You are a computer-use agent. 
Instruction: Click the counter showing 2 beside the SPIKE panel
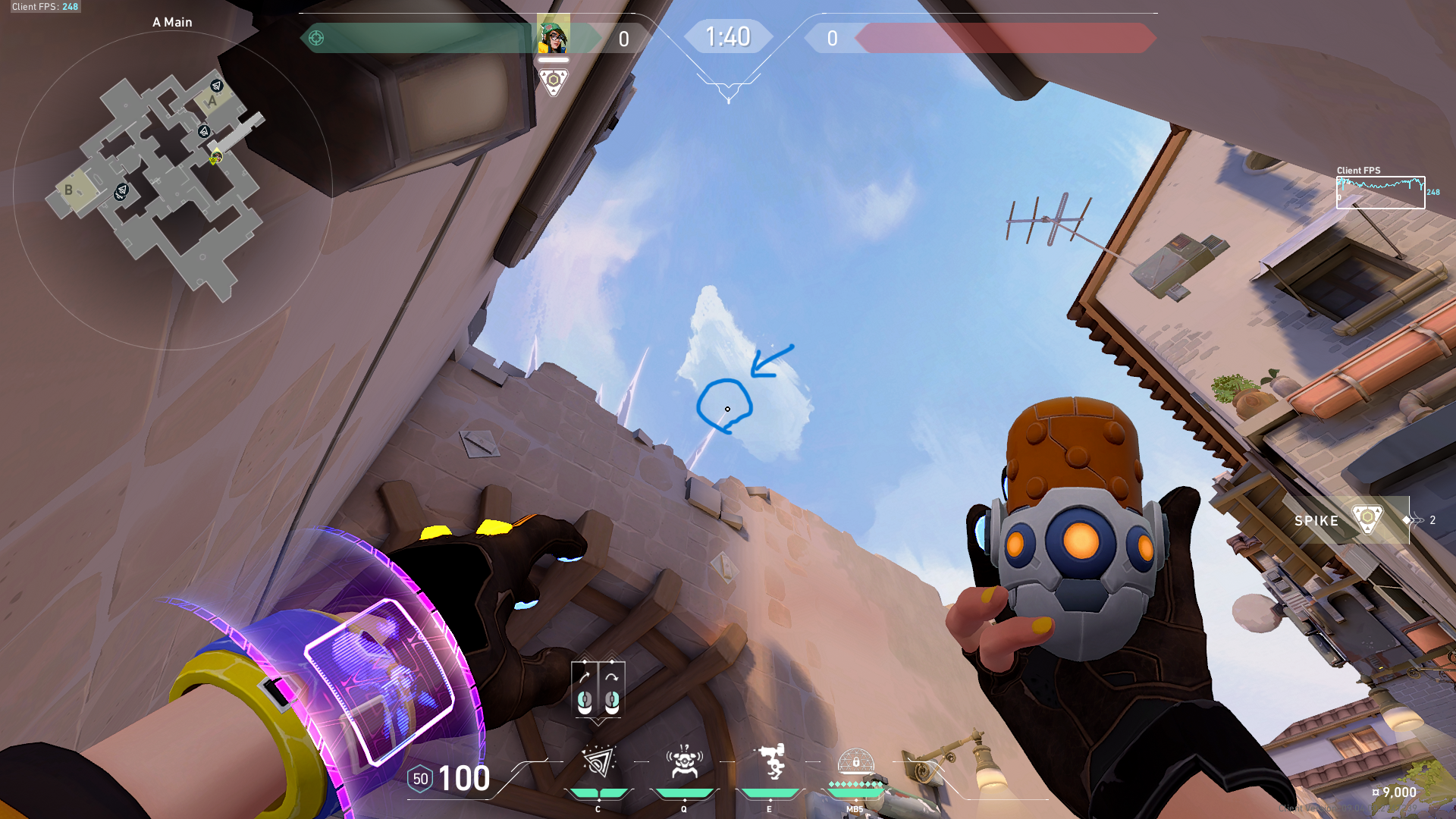pos(1432,520)
